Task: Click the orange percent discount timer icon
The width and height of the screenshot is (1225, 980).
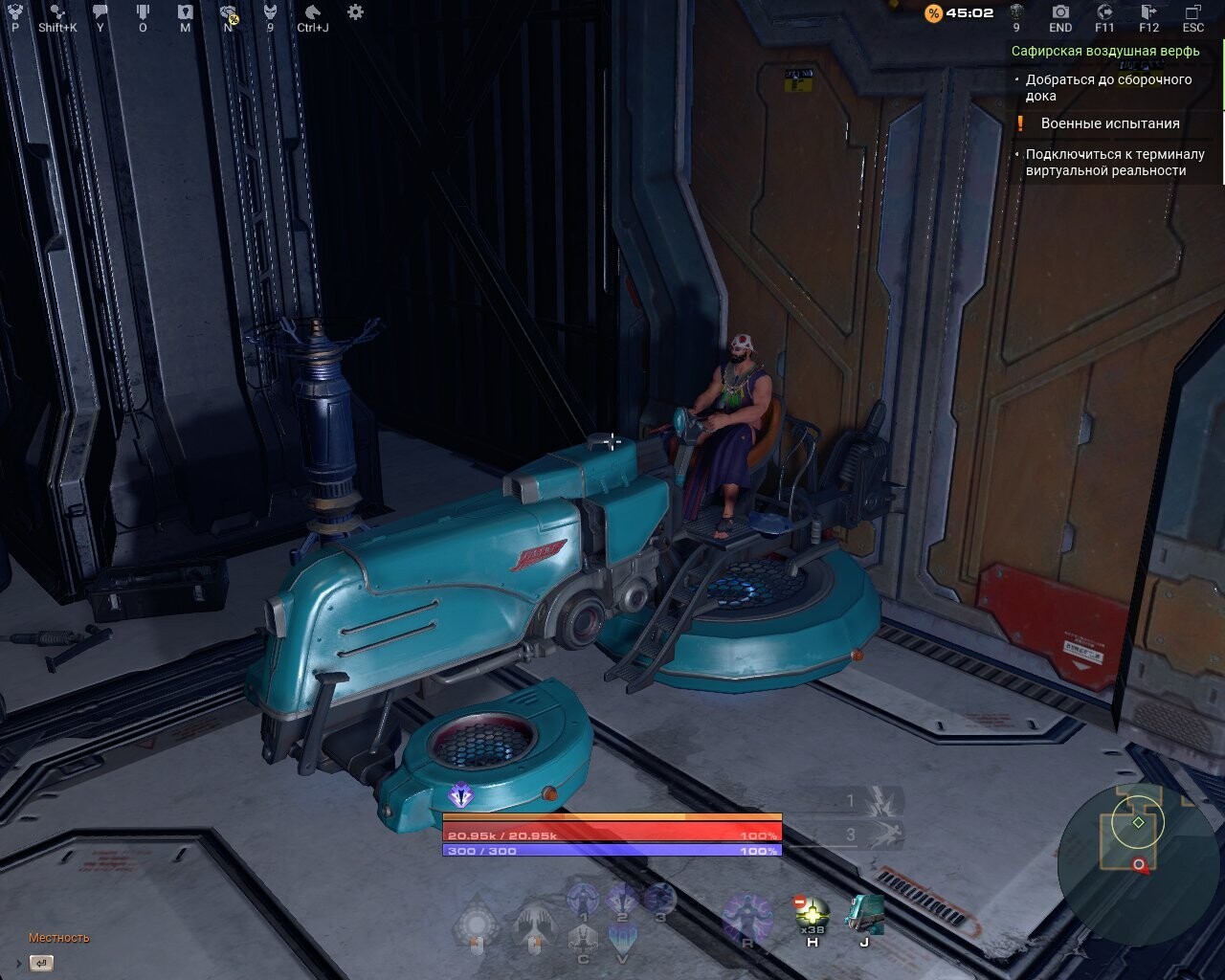Action: pos(933,13)
